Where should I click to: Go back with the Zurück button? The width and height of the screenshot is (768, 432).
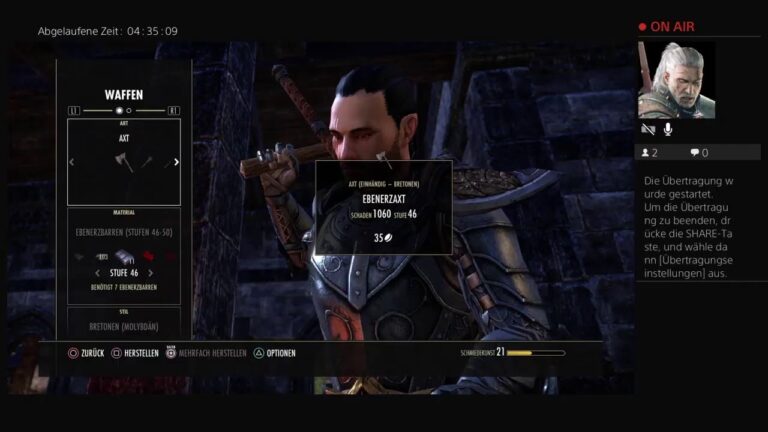tap(85, 353)
